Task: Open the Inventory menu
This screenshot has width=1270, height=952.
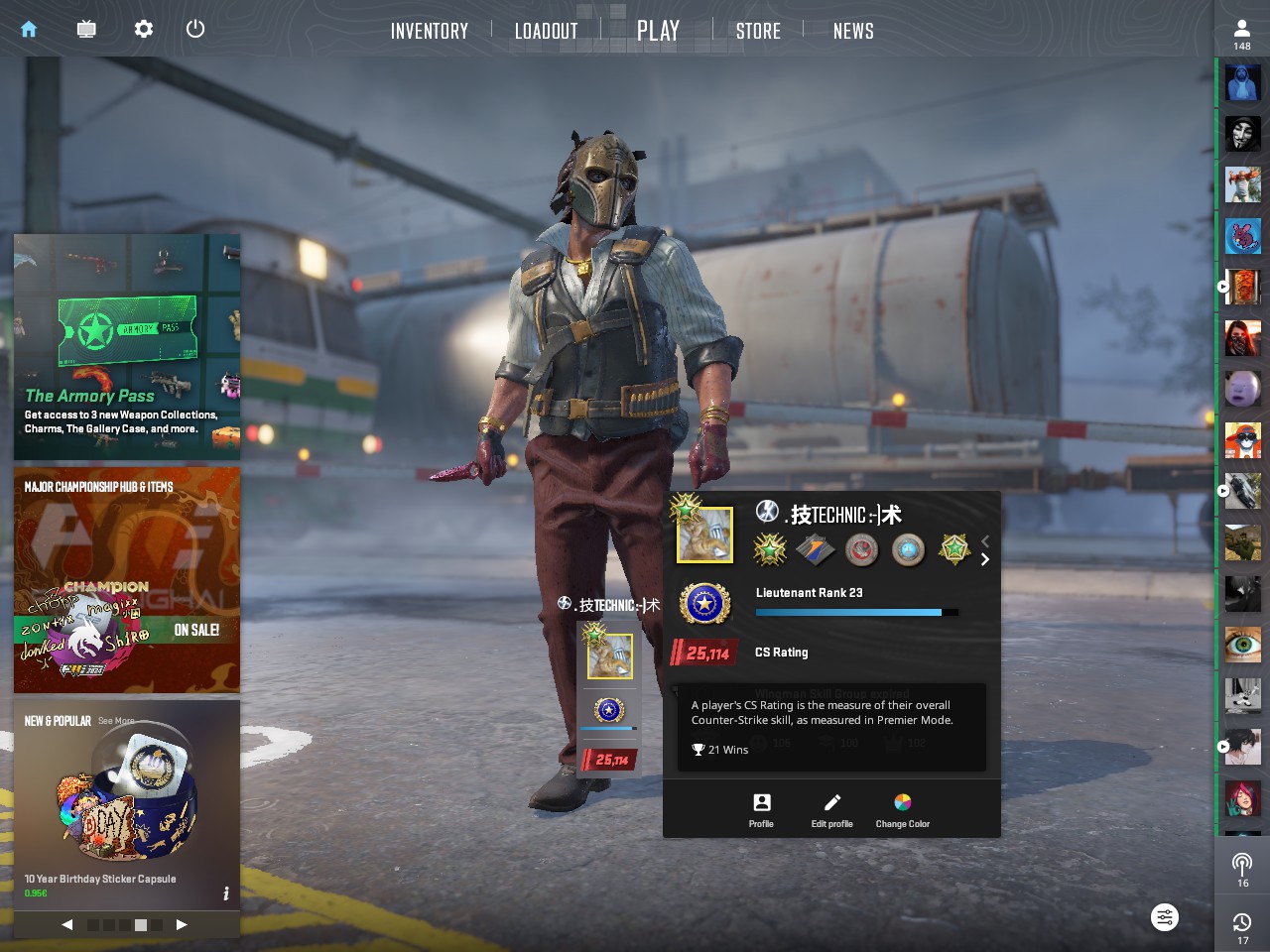Action: [x=429, y=31]
